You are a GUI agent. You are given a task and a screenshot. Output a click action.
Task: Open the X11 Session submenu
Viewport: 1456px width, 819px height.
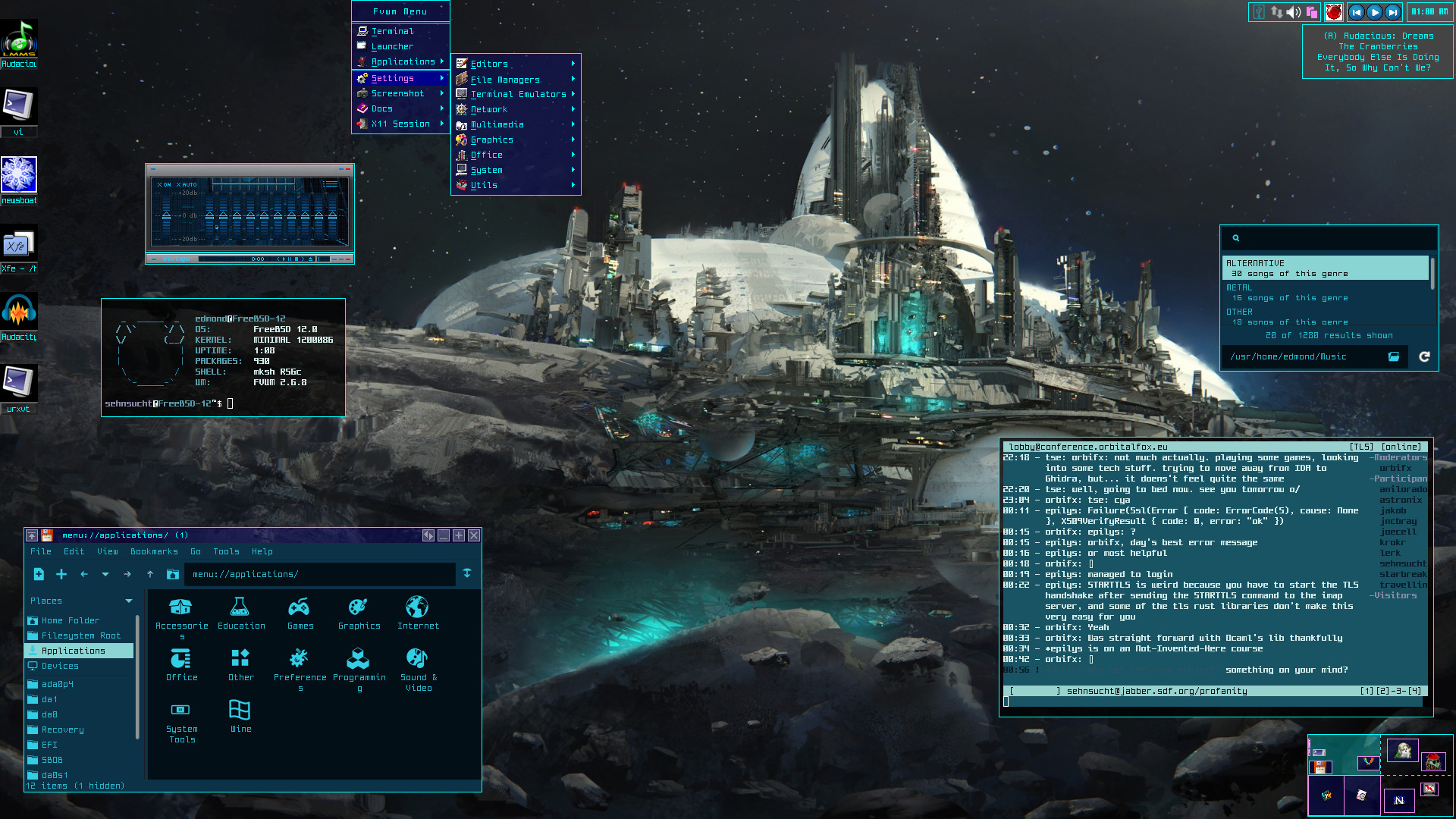pyautogui.click(x=400, y=124)
